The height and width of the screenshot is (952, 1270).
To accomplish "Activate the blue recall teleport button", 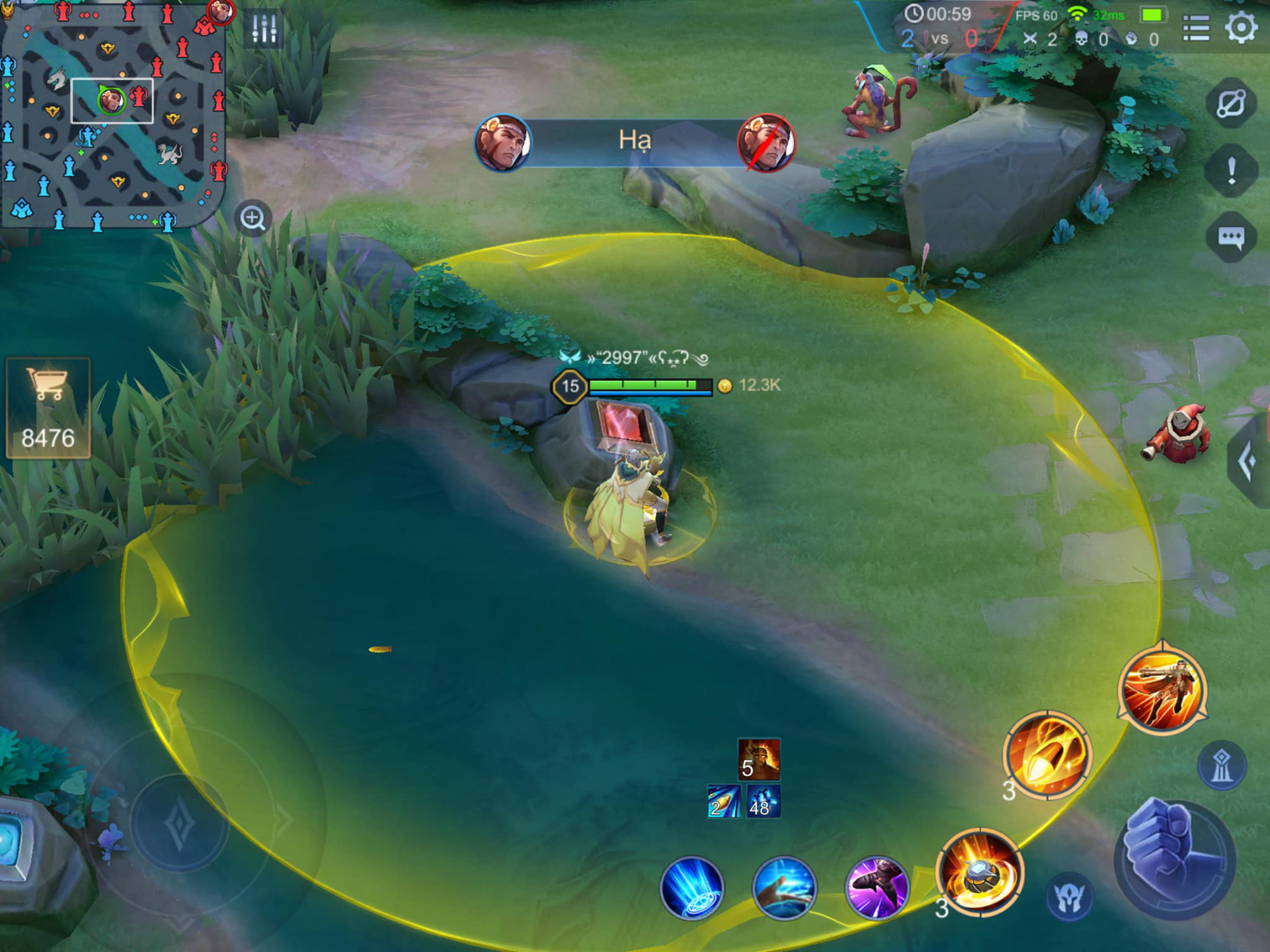I will (x=692, y=887).
